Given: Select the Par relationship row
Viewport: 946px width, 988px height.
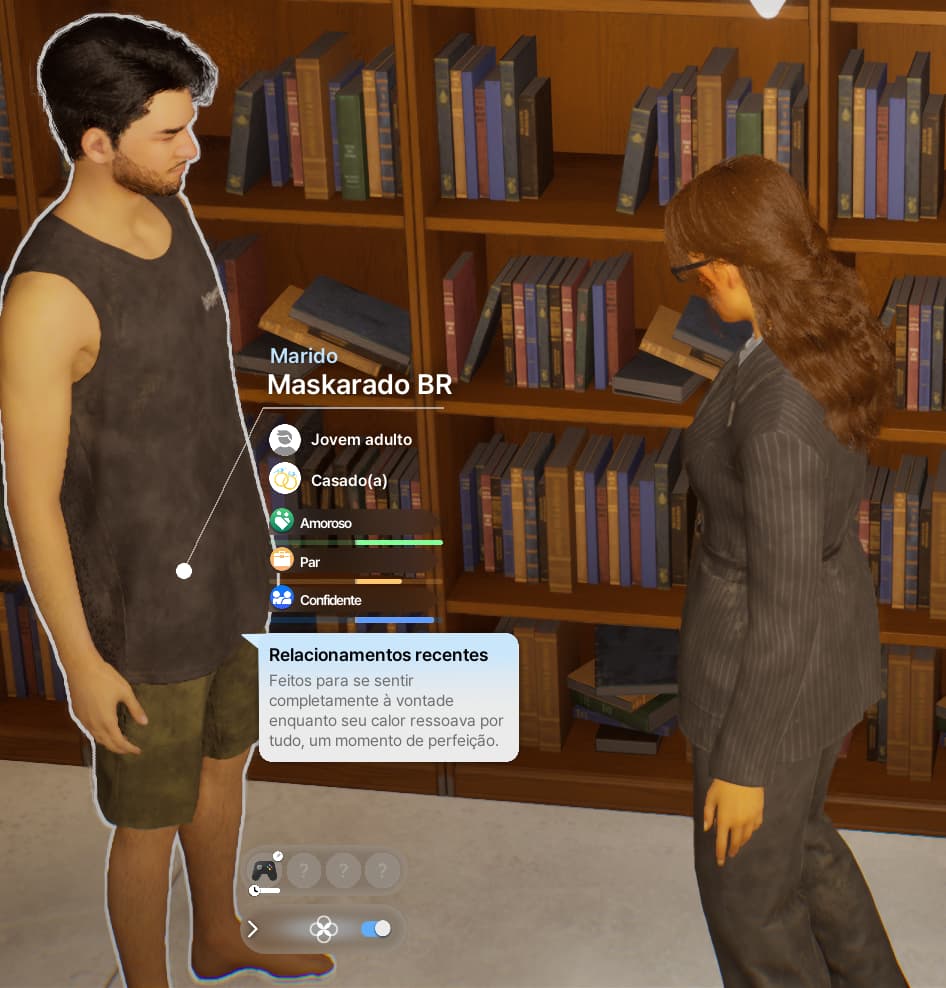Looking at the screenshot, I should [354, 562].
